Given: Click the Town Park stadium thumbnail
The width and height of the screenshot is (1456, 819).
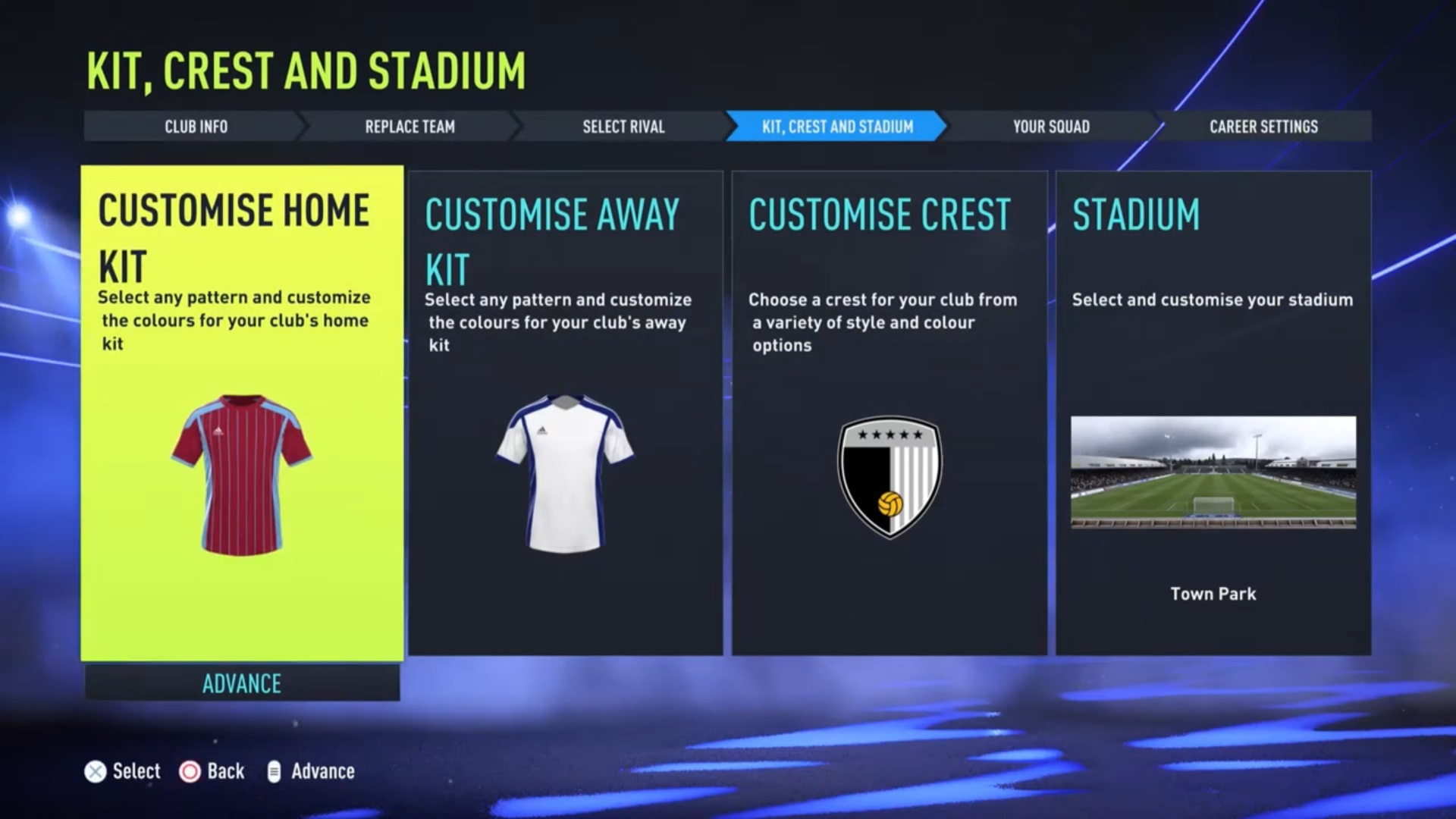Looking at the screenshot, I should click(x=1213, y=472).
